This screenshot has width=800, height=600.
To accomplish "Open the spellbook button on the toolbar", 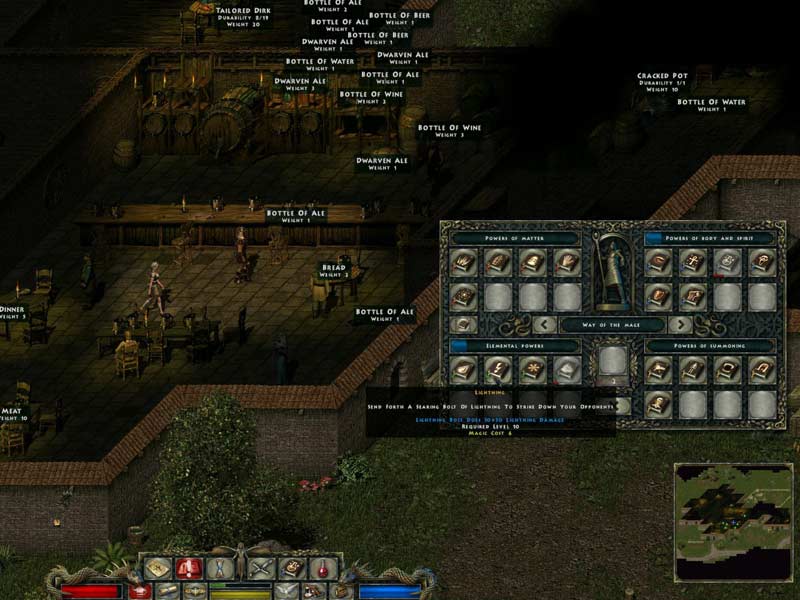I will point(291,568).
